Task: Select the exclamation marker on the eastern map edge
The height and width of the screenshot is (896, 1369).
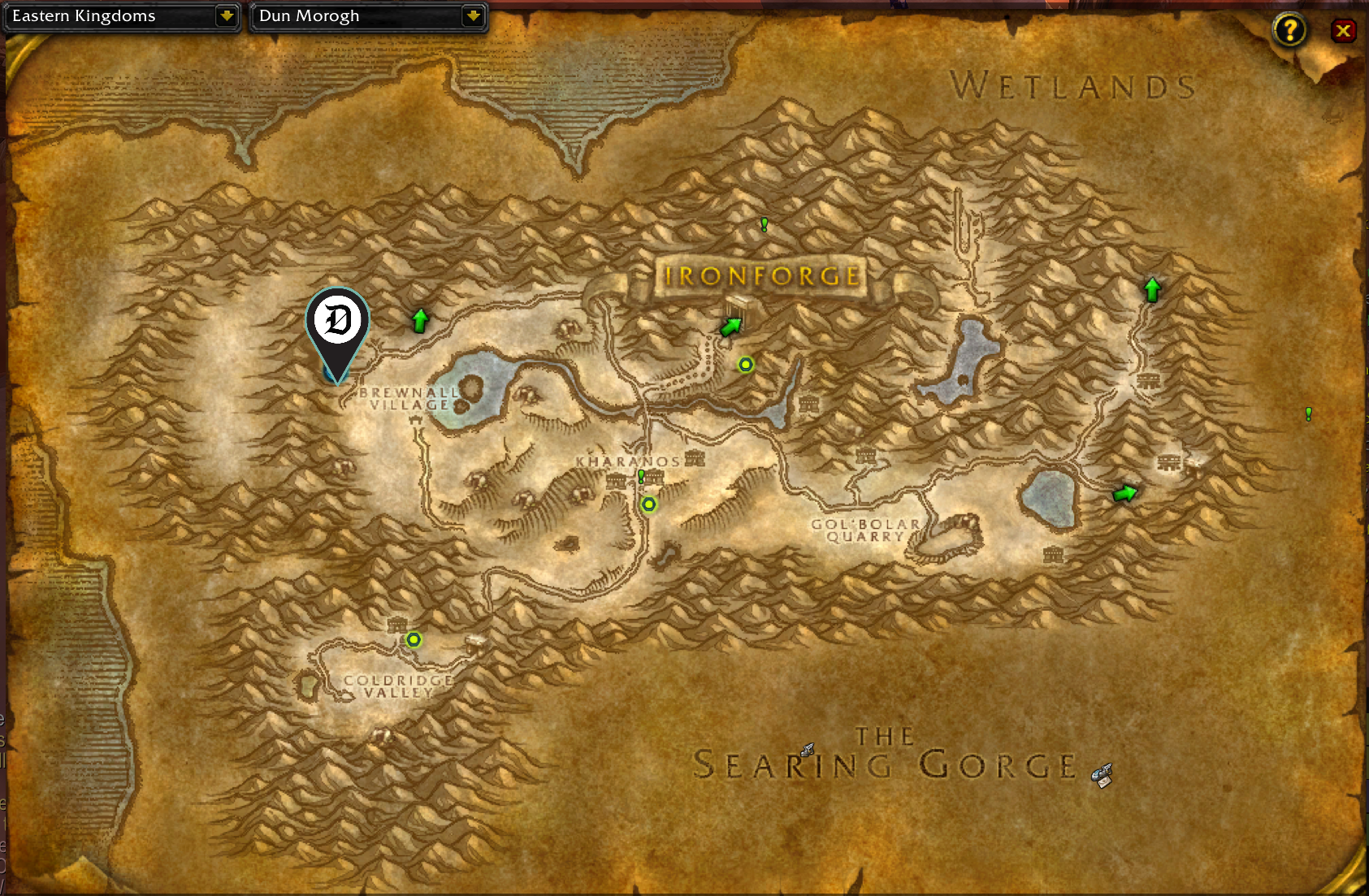Action: (x=1307, y=414)
